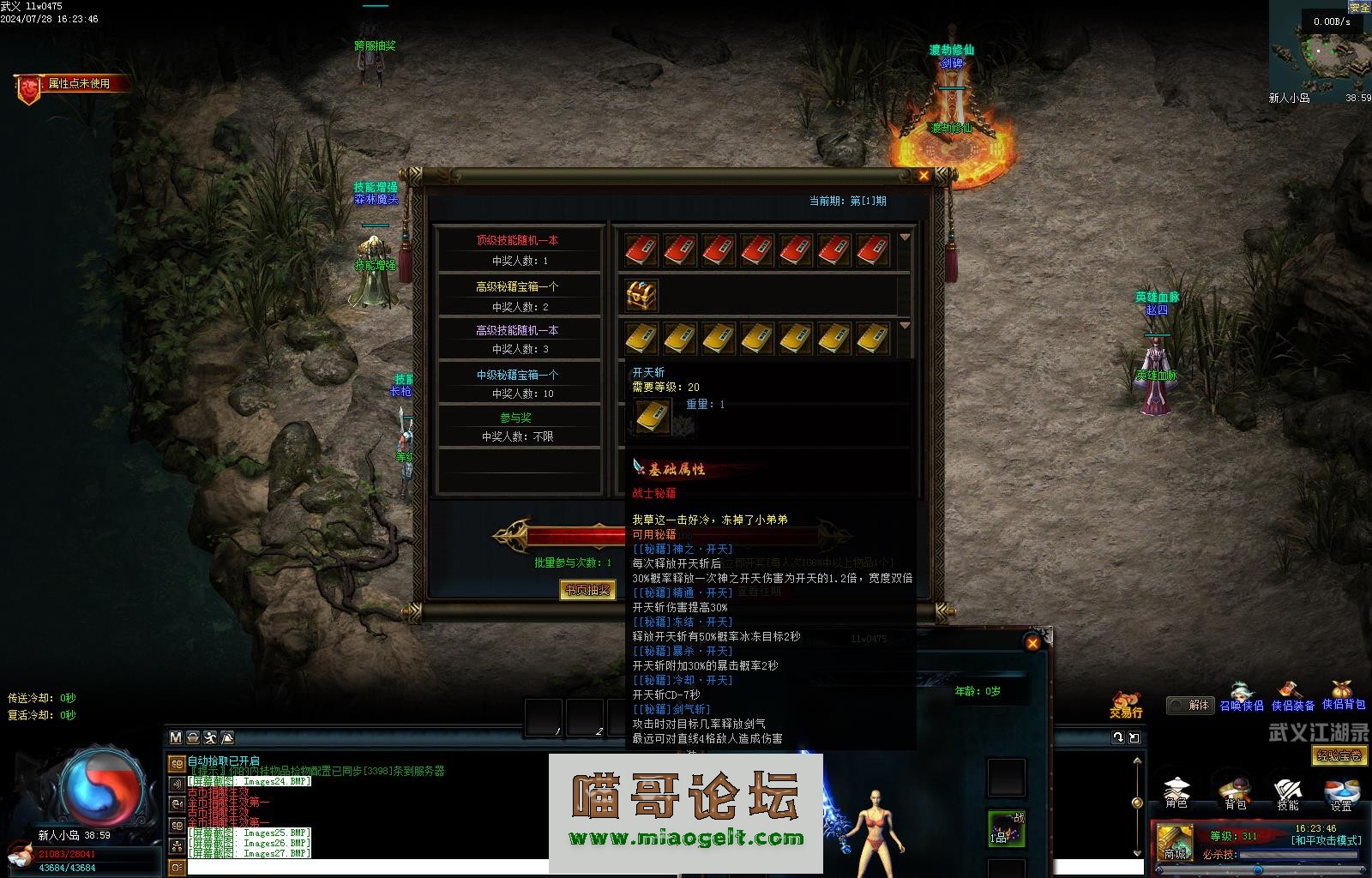Open 侠侣装备 companion equipment
1372x878 pixels.
[1292, 697]
